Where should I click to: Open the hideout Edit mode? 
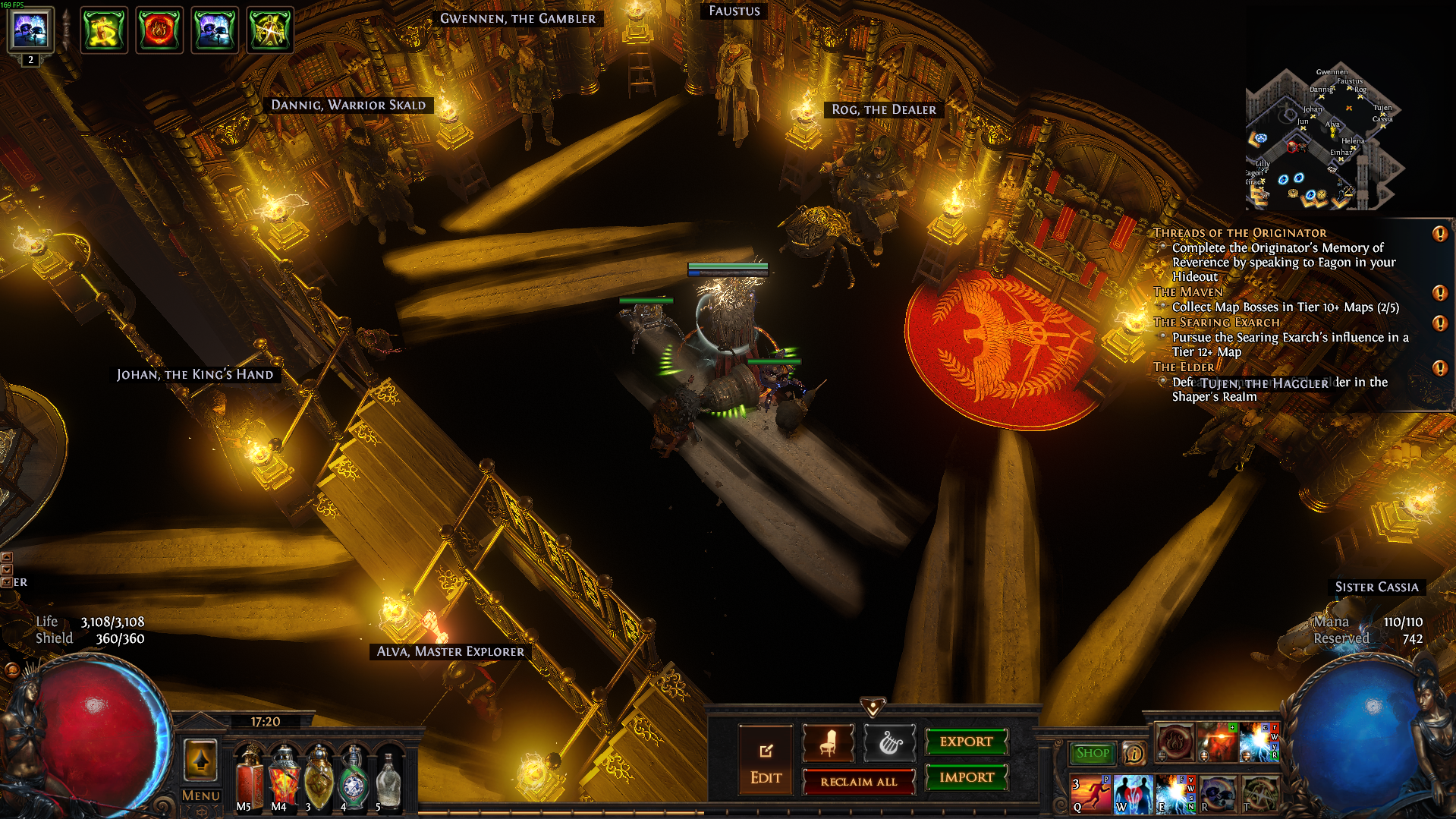coord(766,760)
